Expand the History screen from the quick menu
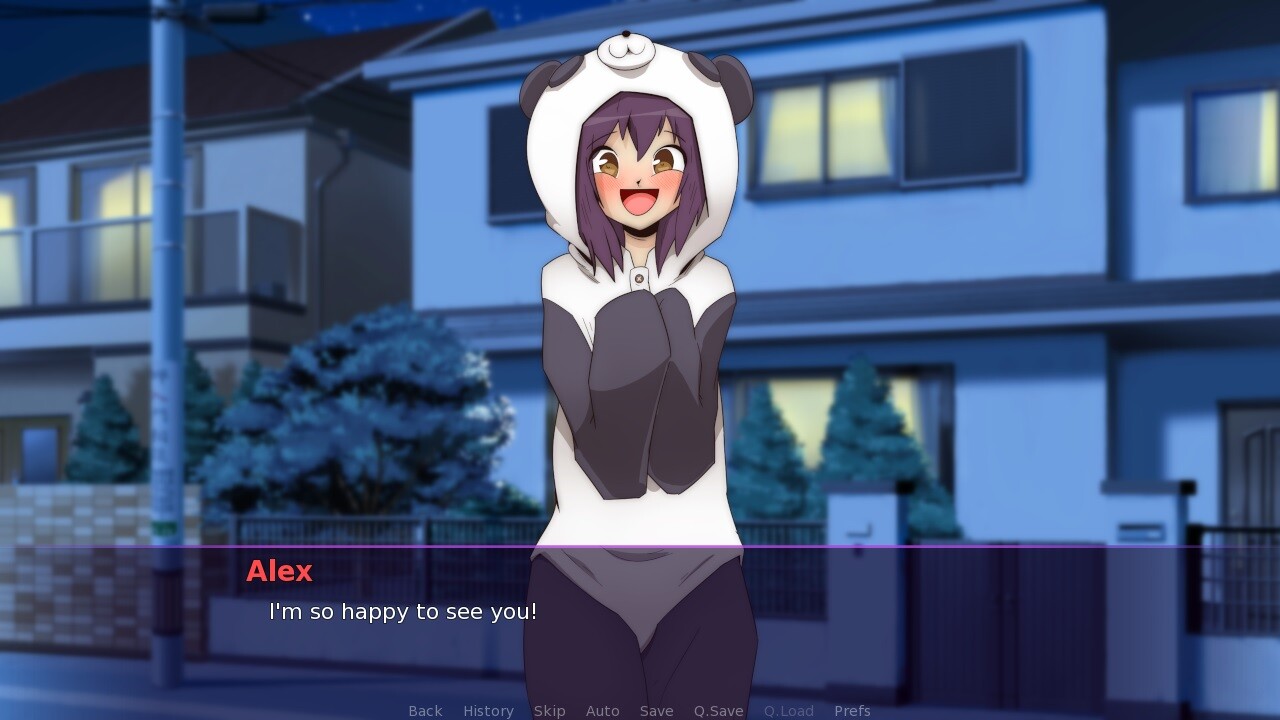 [x=487, y=710]
